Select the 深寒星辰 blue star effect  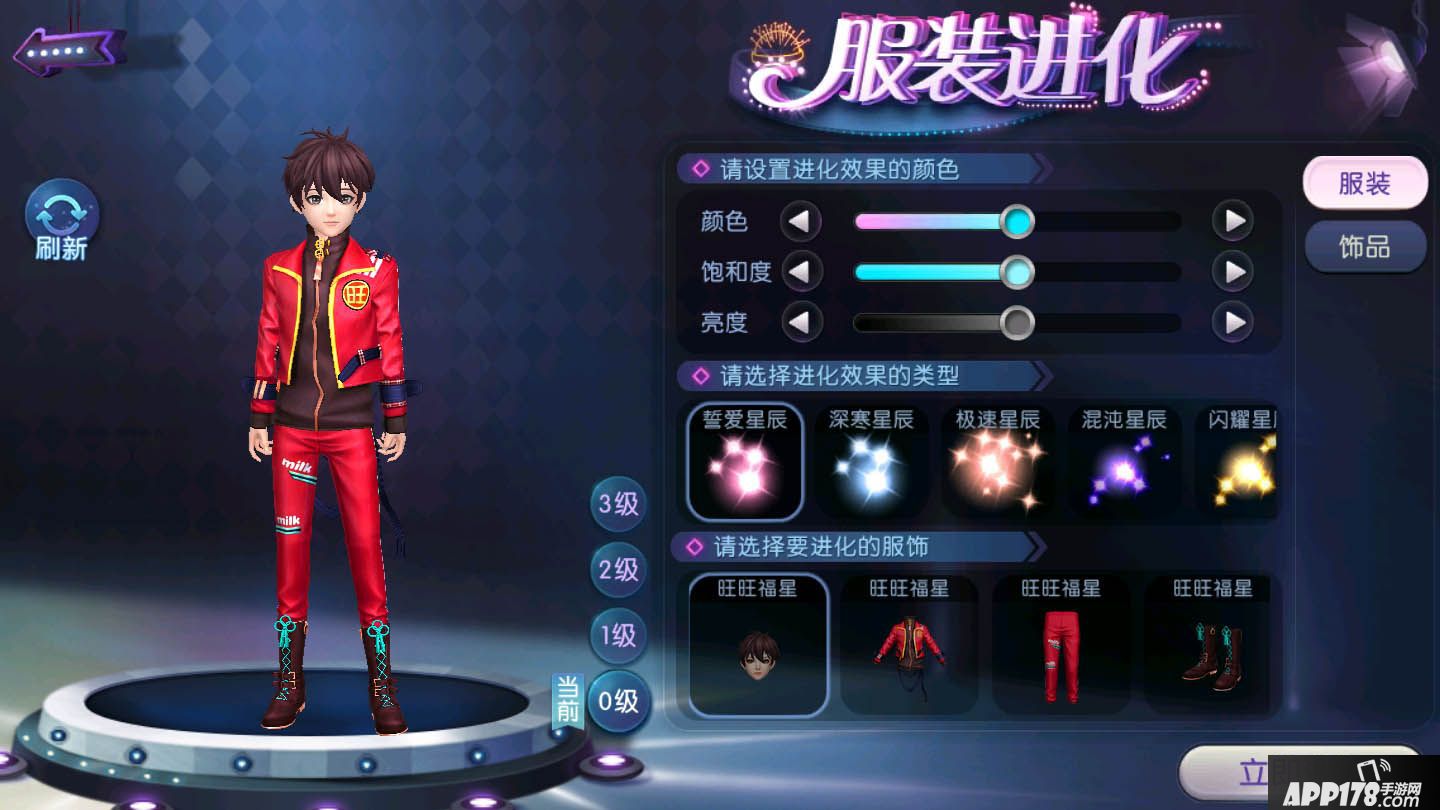click(870, 460)
